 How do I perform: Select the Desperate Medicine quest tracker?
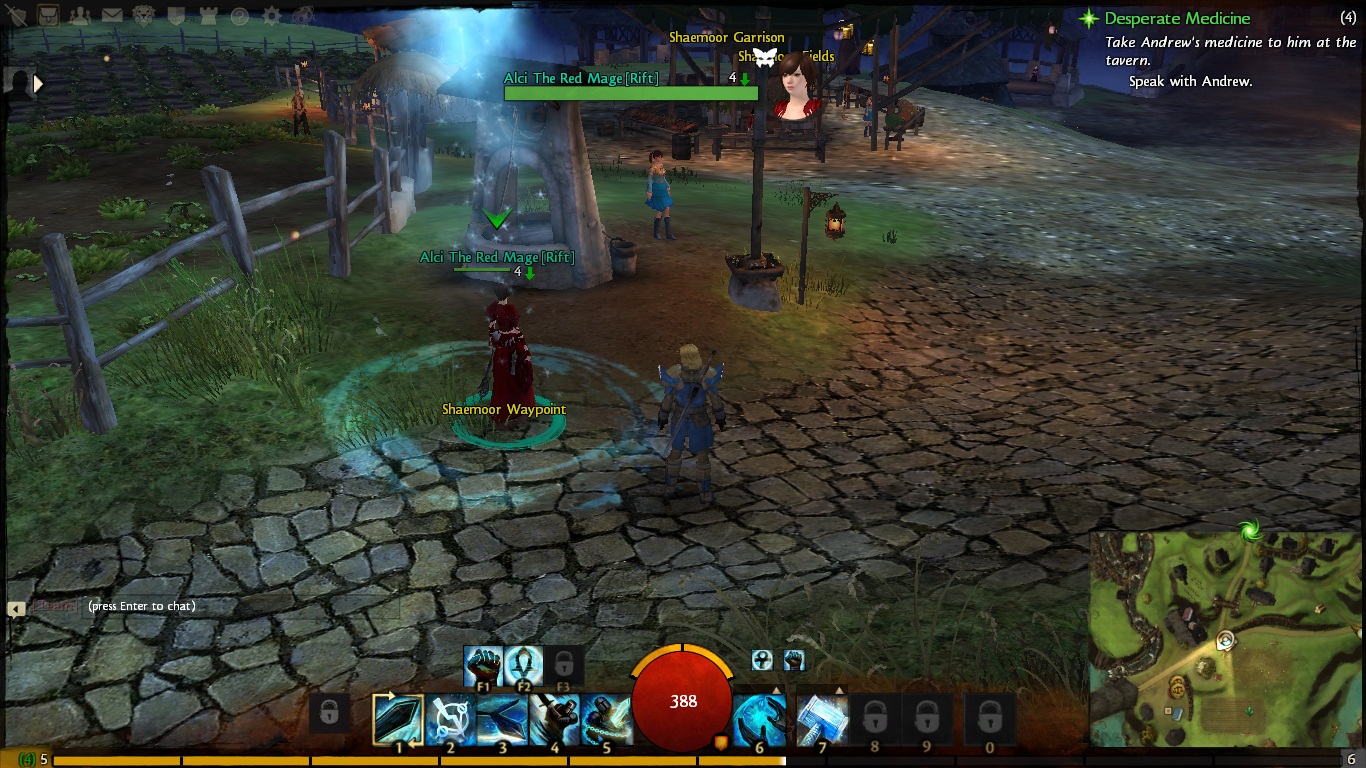1177,19
